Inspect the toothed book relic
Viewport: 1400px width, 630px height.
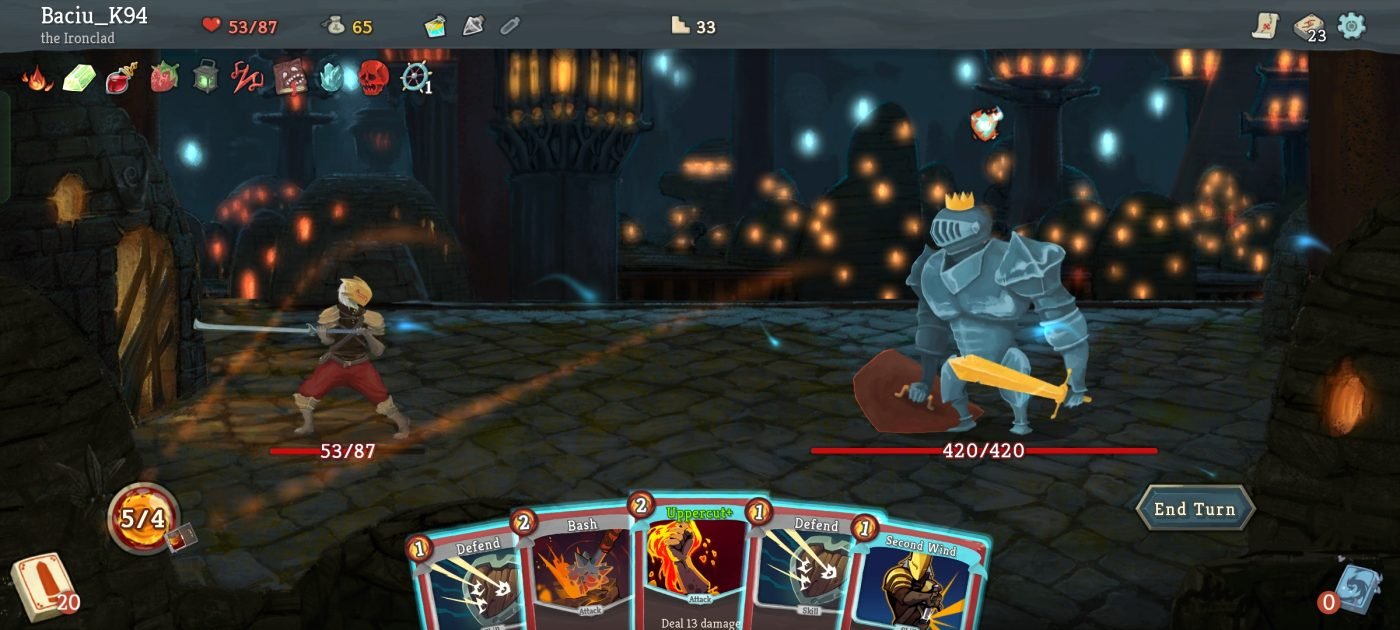[x=290, y=78]
